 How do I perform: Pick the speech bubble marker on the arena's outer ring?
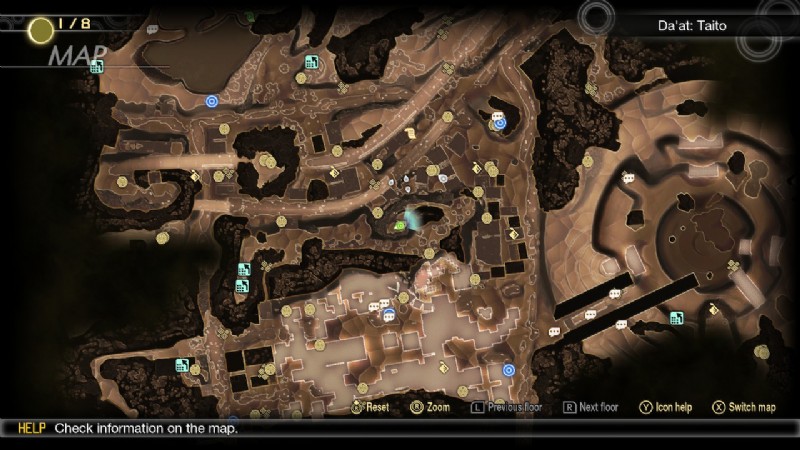tap(629, 178)
